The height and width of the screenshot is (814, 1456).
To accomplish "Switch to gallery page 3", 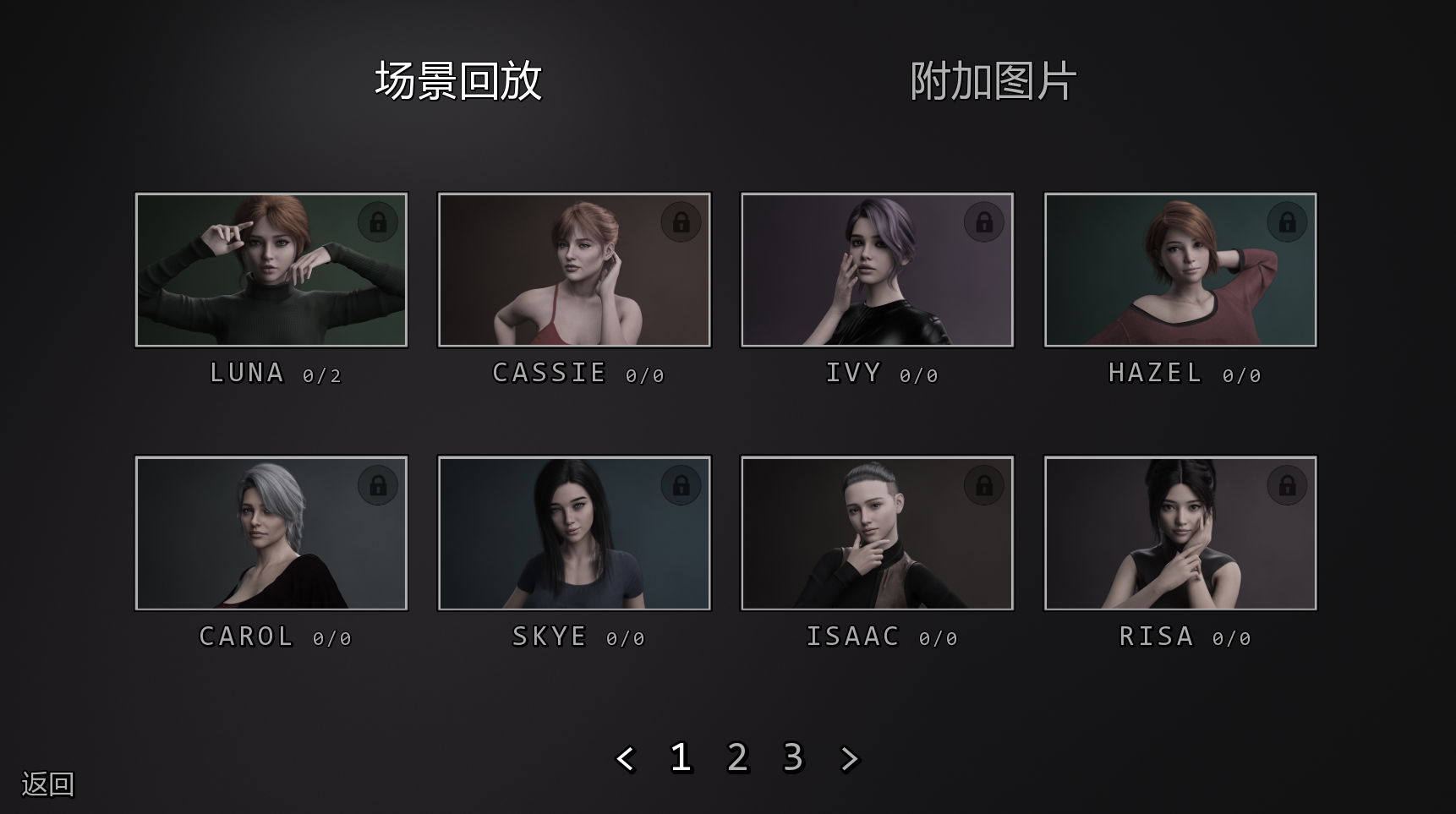I will point(793,757).
